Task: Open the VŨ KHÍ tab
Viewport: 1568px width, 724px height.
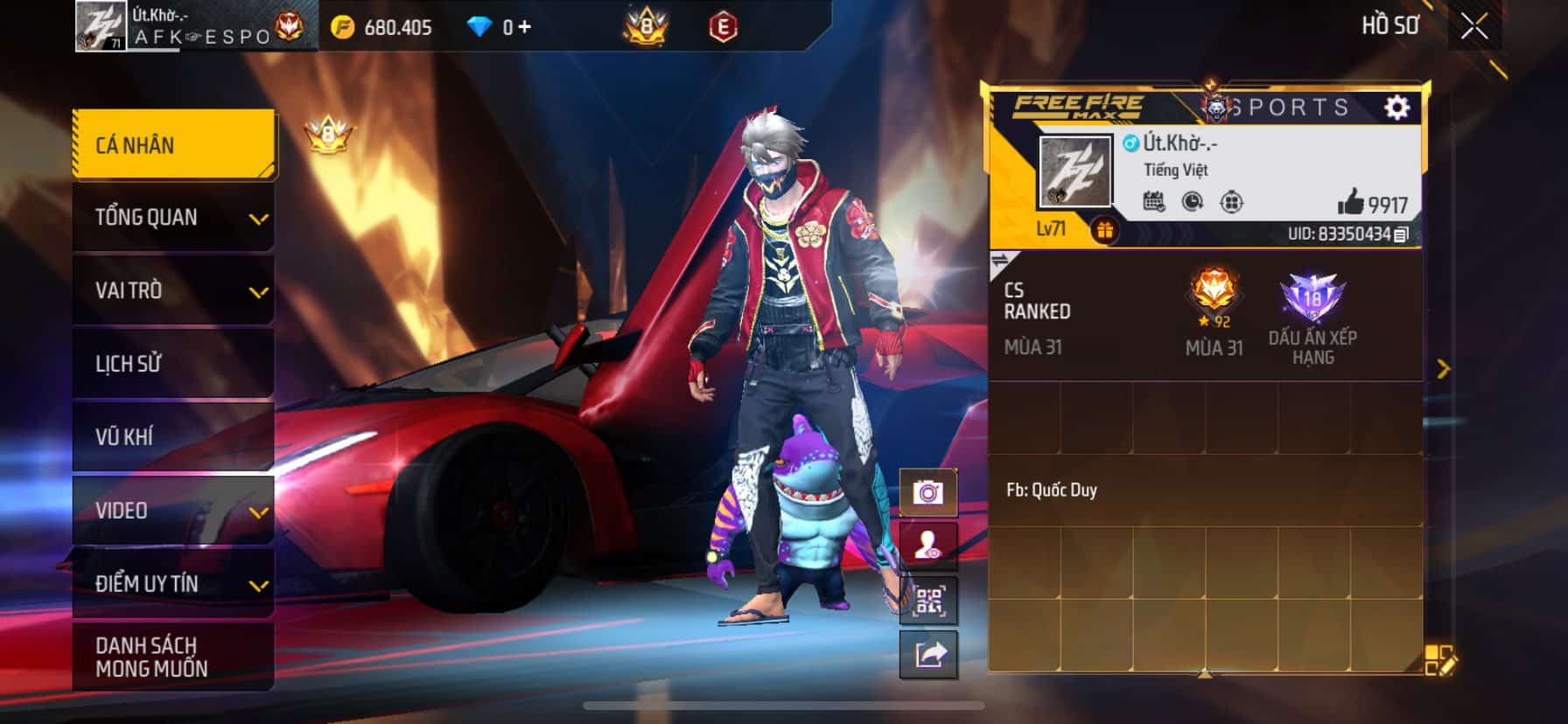Action: click(173, 436)
